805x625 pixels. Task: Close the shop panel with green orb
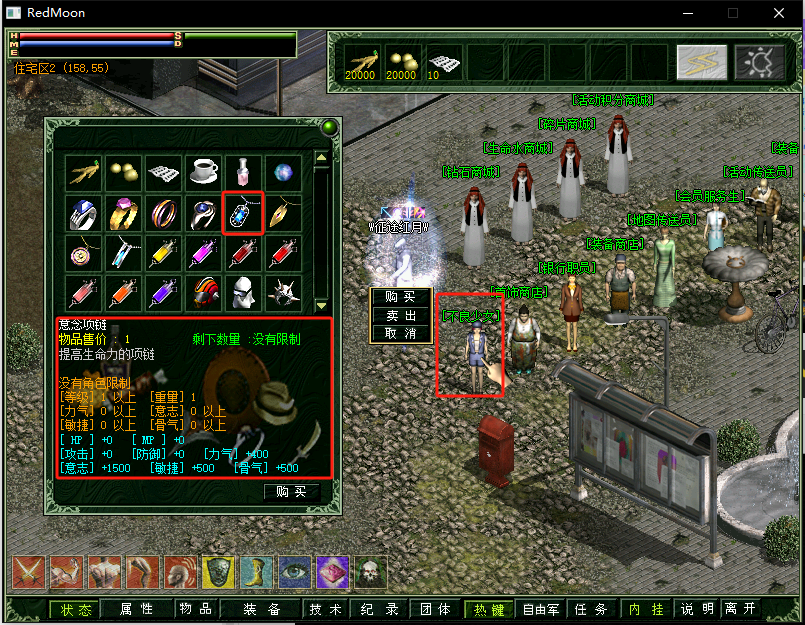click(x=327, y=127)
